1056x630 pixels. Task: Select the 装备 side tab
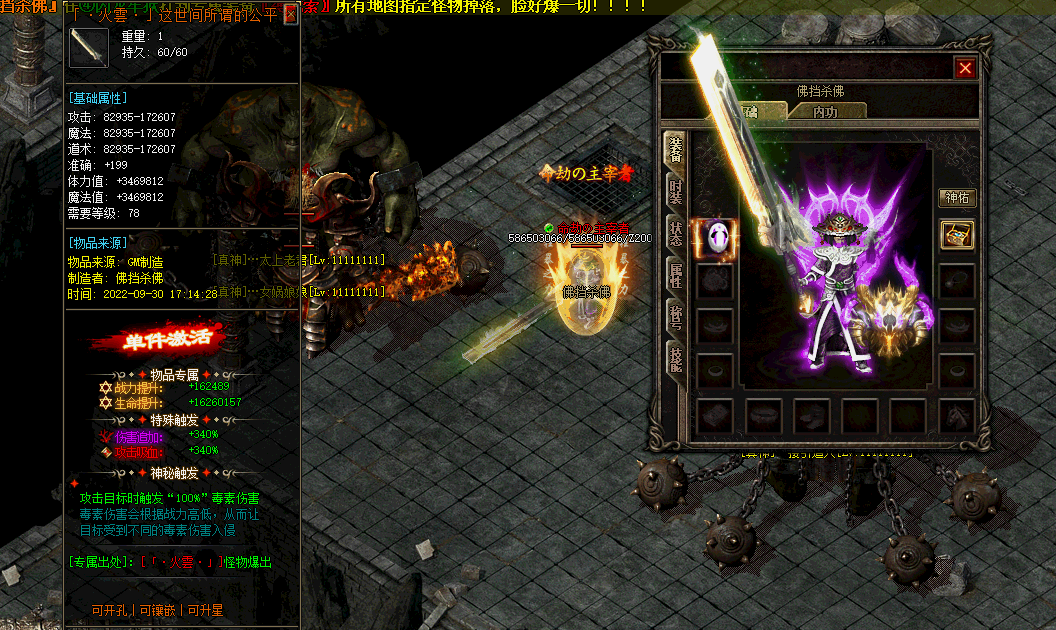click(x=676, y=150)
